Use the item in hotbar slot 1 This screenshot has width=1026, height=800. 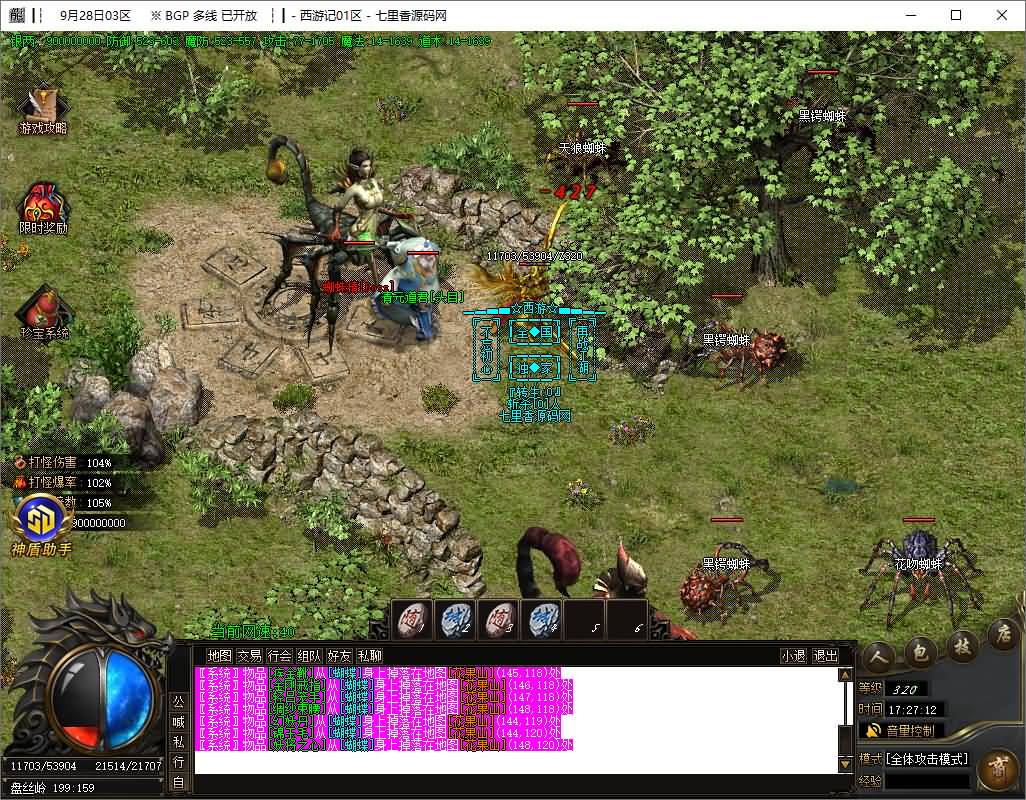pos(411,620)
